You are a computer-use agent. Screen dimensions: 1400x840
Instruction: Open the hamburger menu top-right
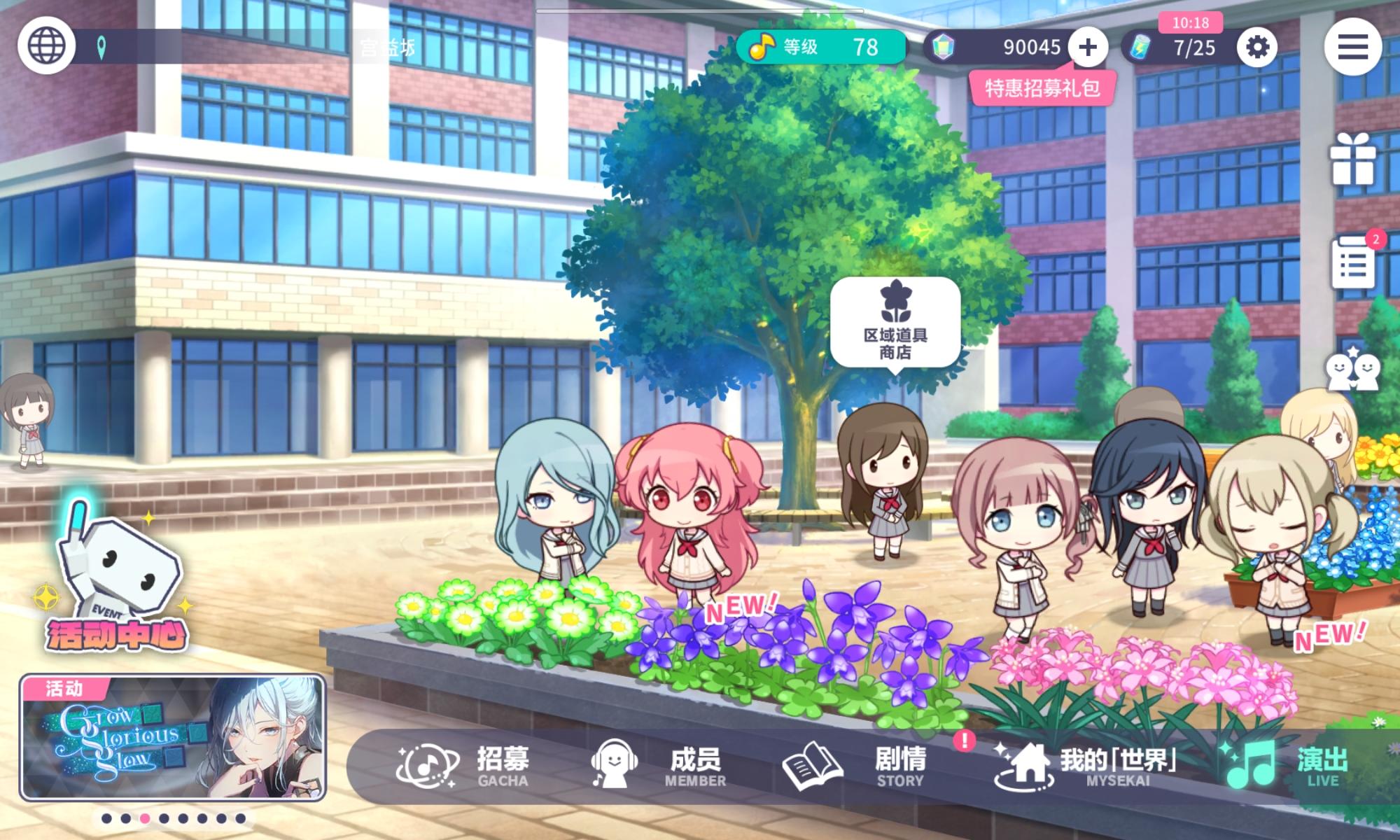(x=1352, y=48)
